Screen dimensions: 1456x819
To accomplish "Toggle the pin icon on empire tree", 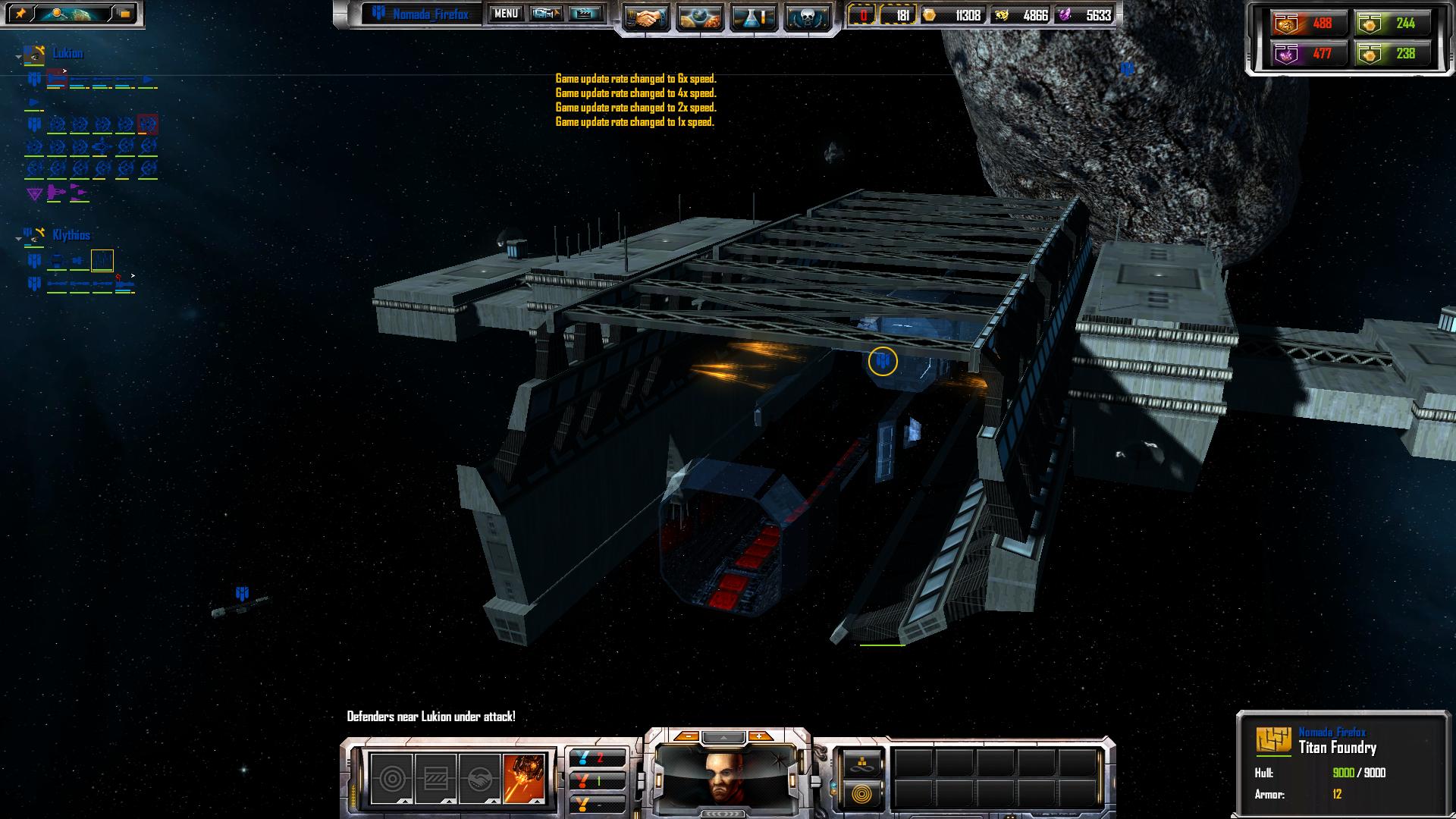I will point(20,14).
